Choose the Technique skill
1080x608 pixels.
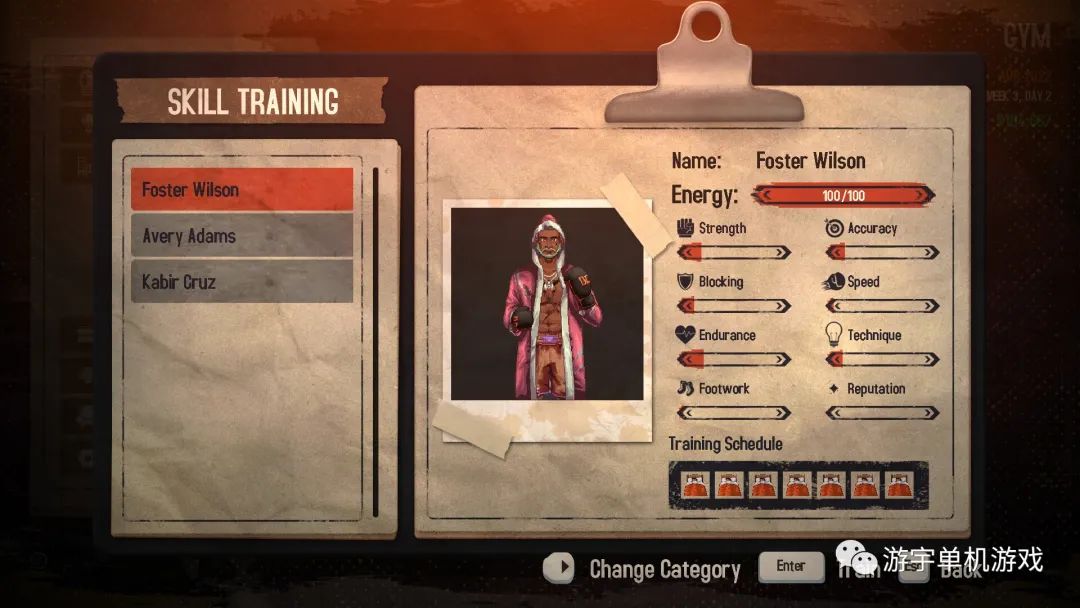(882, 359)
